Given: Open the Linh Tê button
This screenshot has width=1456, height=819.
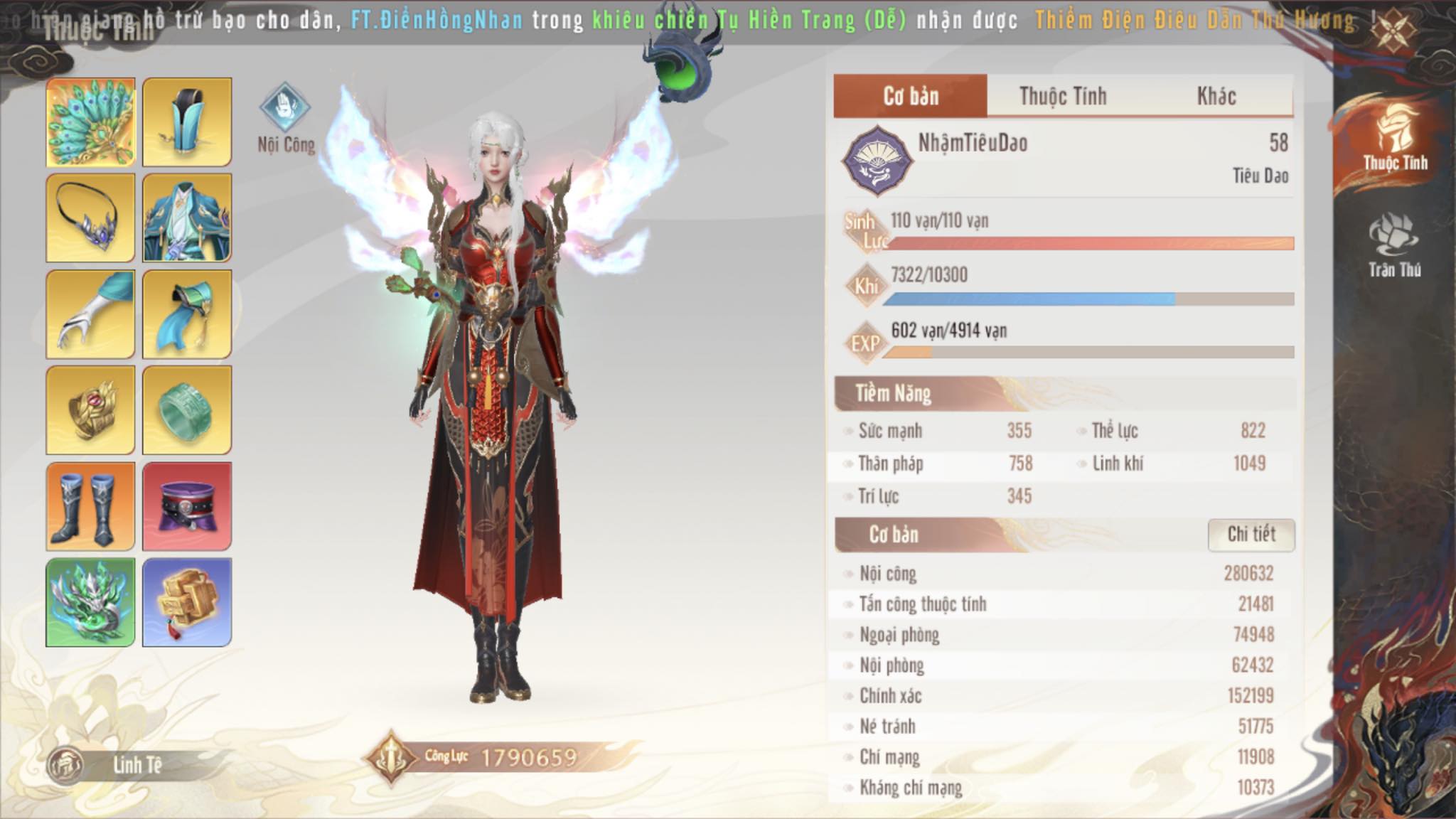Looking at the screenshot, I should click(x=114, y=765).
